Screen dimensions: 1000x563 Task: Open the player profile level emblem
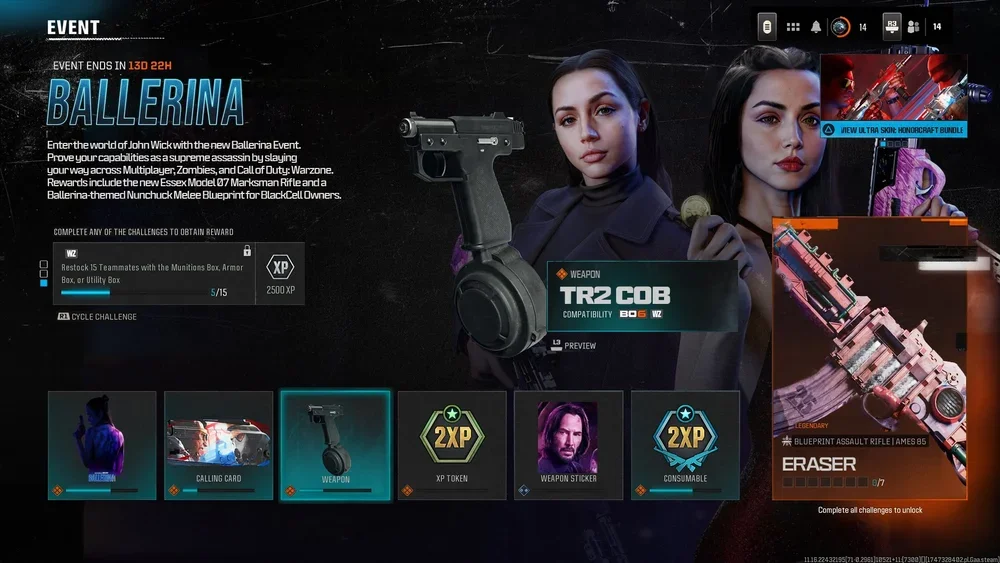click(x=841, y=27)
